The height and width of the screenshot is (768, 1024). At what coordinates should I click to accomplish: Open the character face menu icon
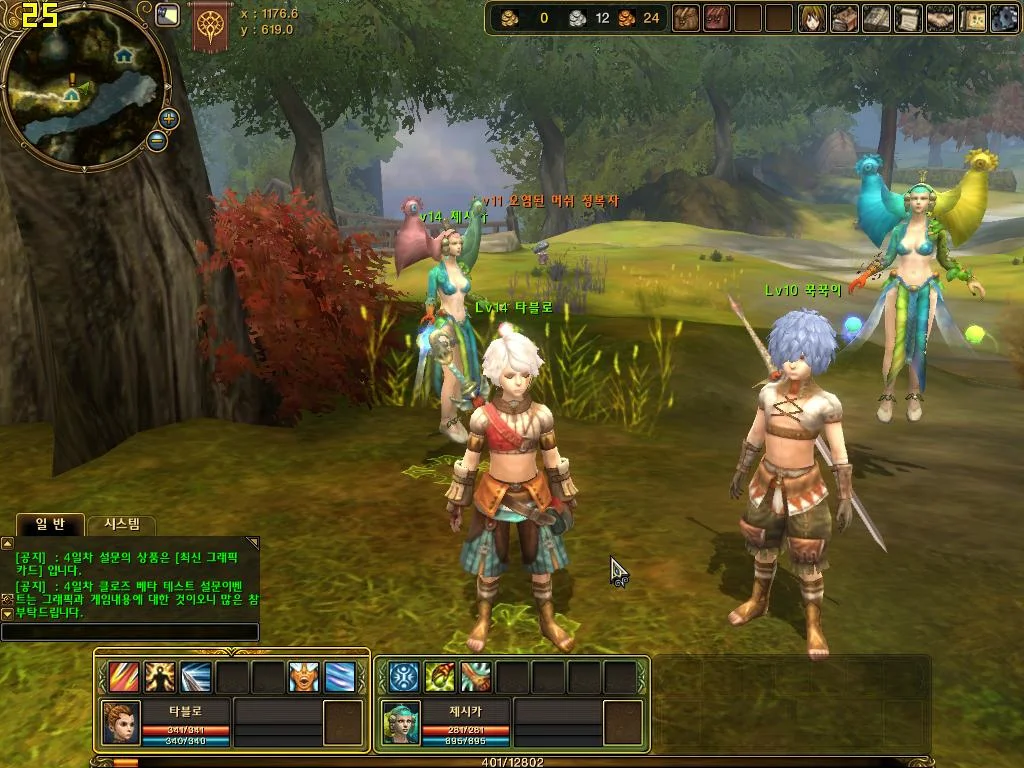(x=812, y=18)
